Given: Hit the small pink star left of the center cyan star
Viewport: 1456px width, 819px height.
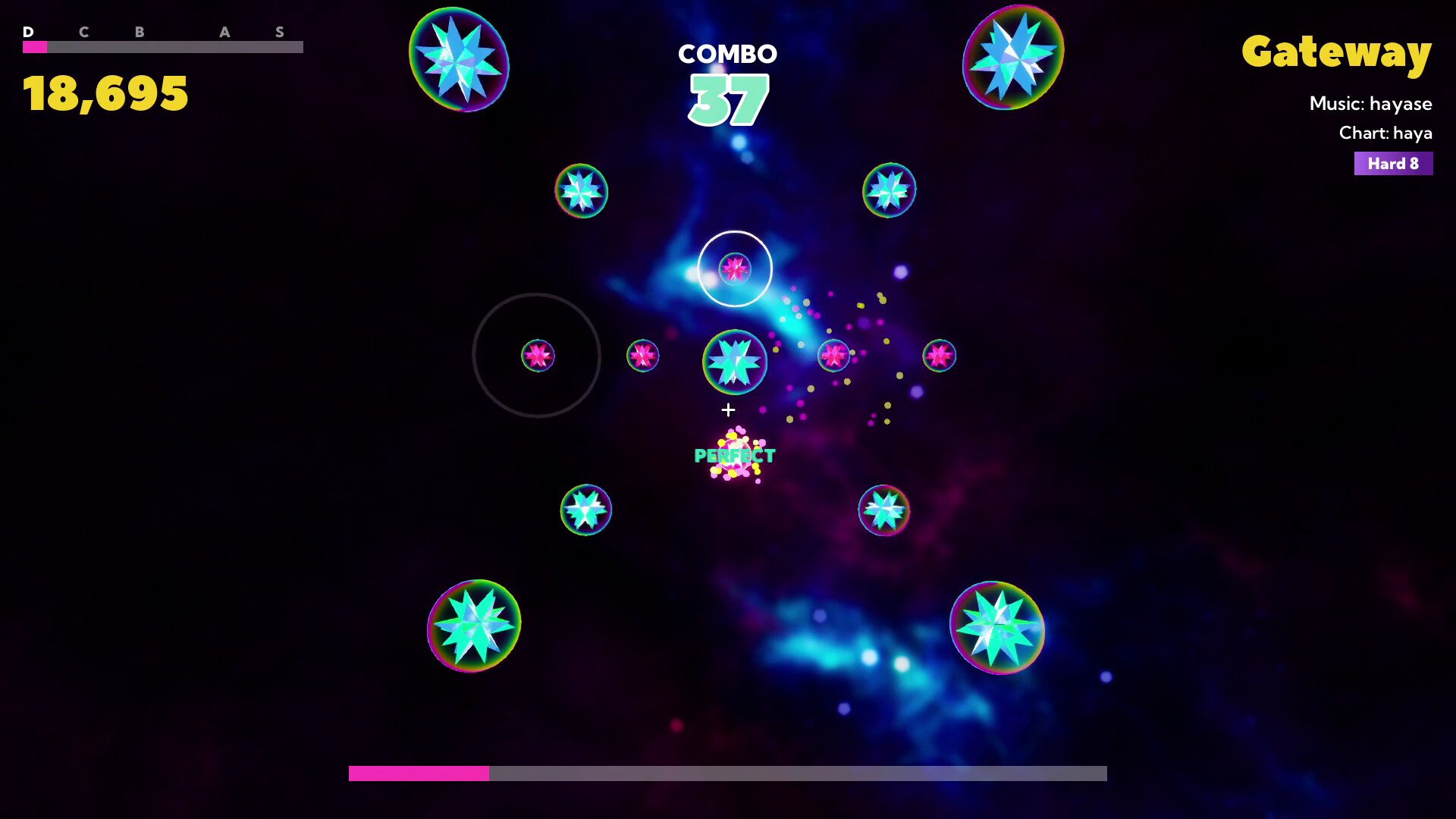Looking at the screenshot, I should point(642,356).
